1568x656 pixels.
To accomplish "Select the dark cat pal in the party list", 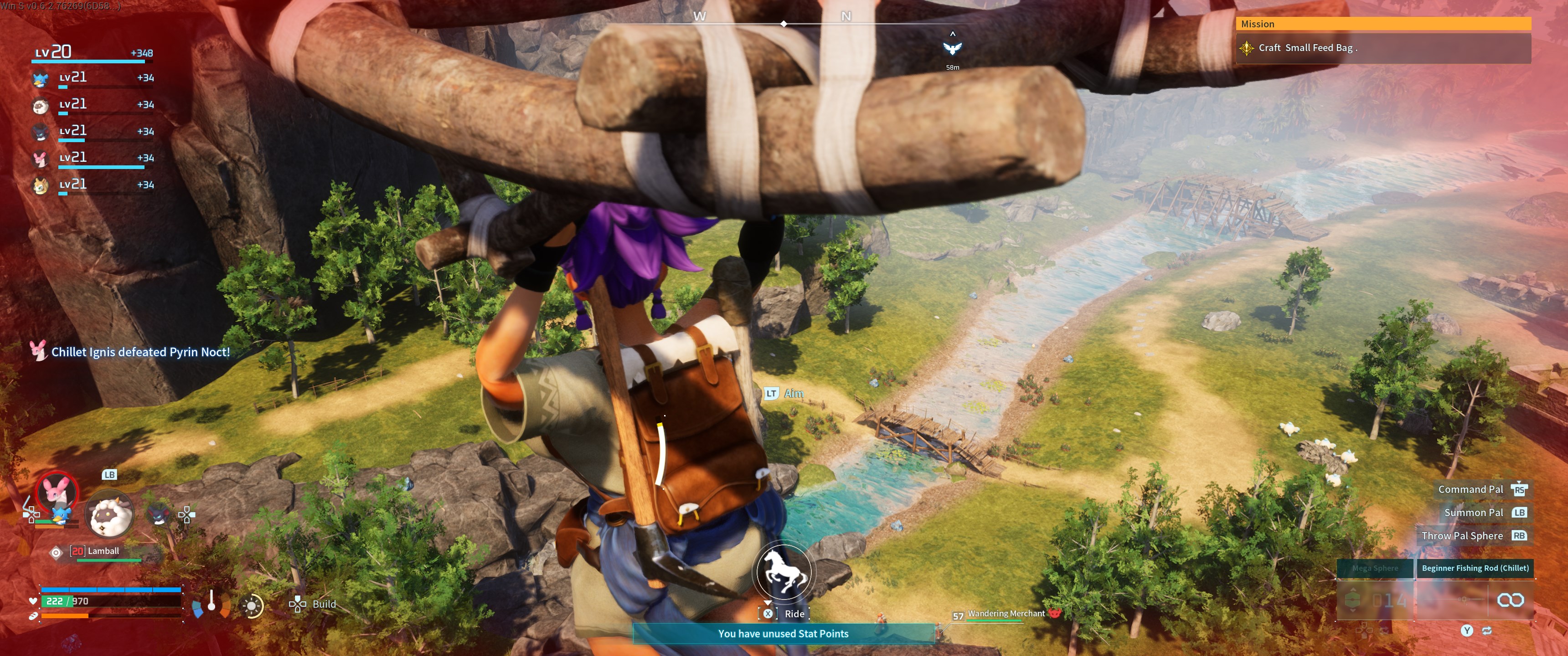I will coord(40,133).
